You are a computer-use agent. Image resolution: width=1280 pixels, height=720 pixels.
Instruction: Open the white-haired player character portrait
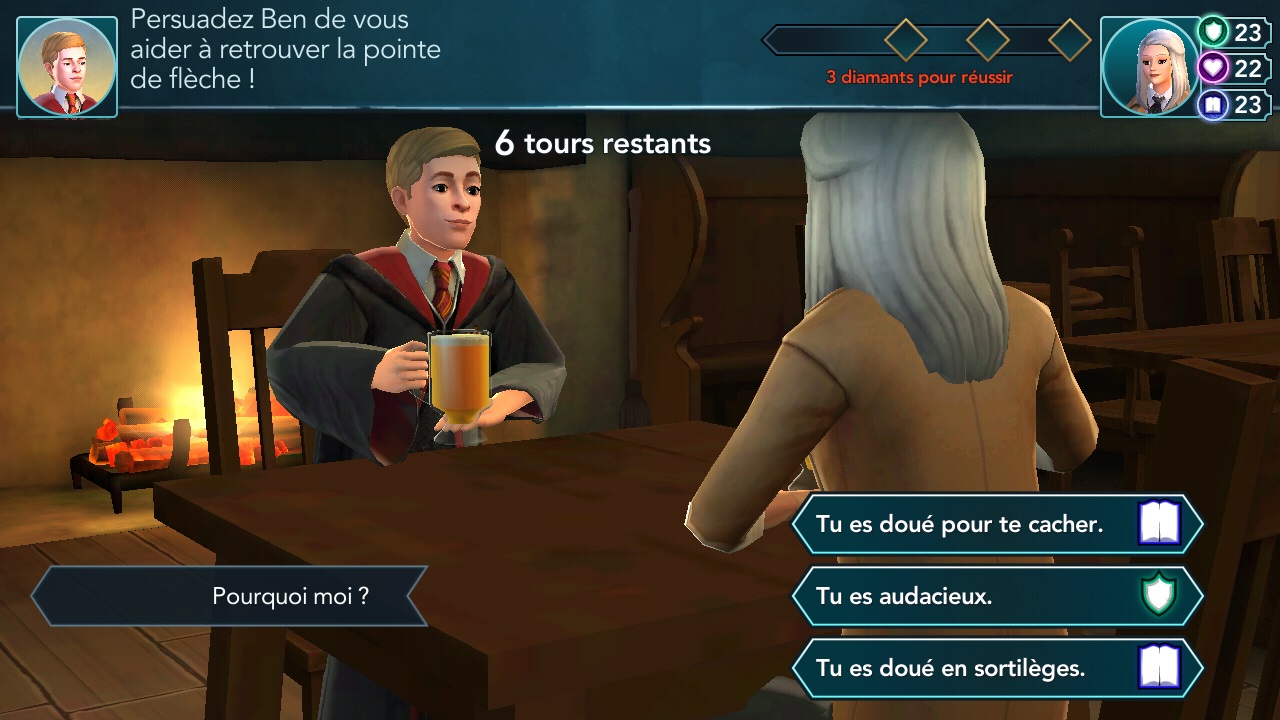[1149, 67]
